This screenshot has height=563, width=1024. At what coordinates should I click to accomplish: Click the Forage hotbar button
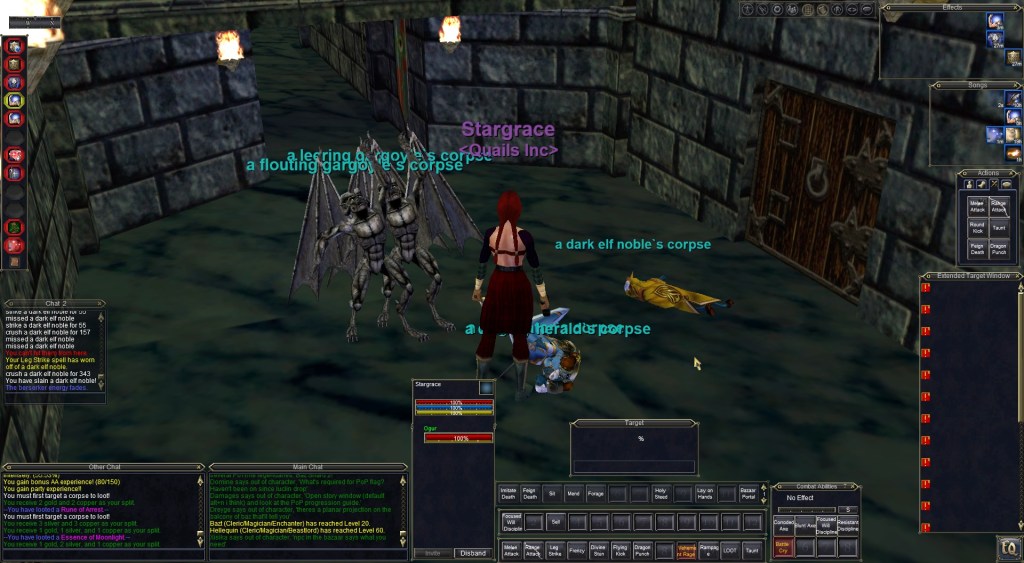point(597,494)
